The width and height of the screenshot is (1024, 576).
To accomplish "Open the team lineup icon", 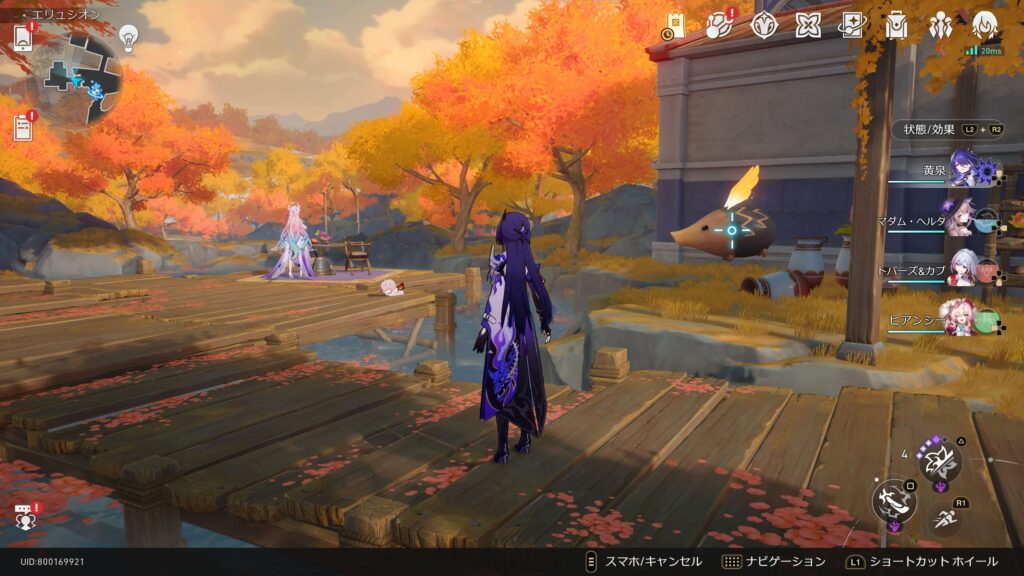I will 940,24.
